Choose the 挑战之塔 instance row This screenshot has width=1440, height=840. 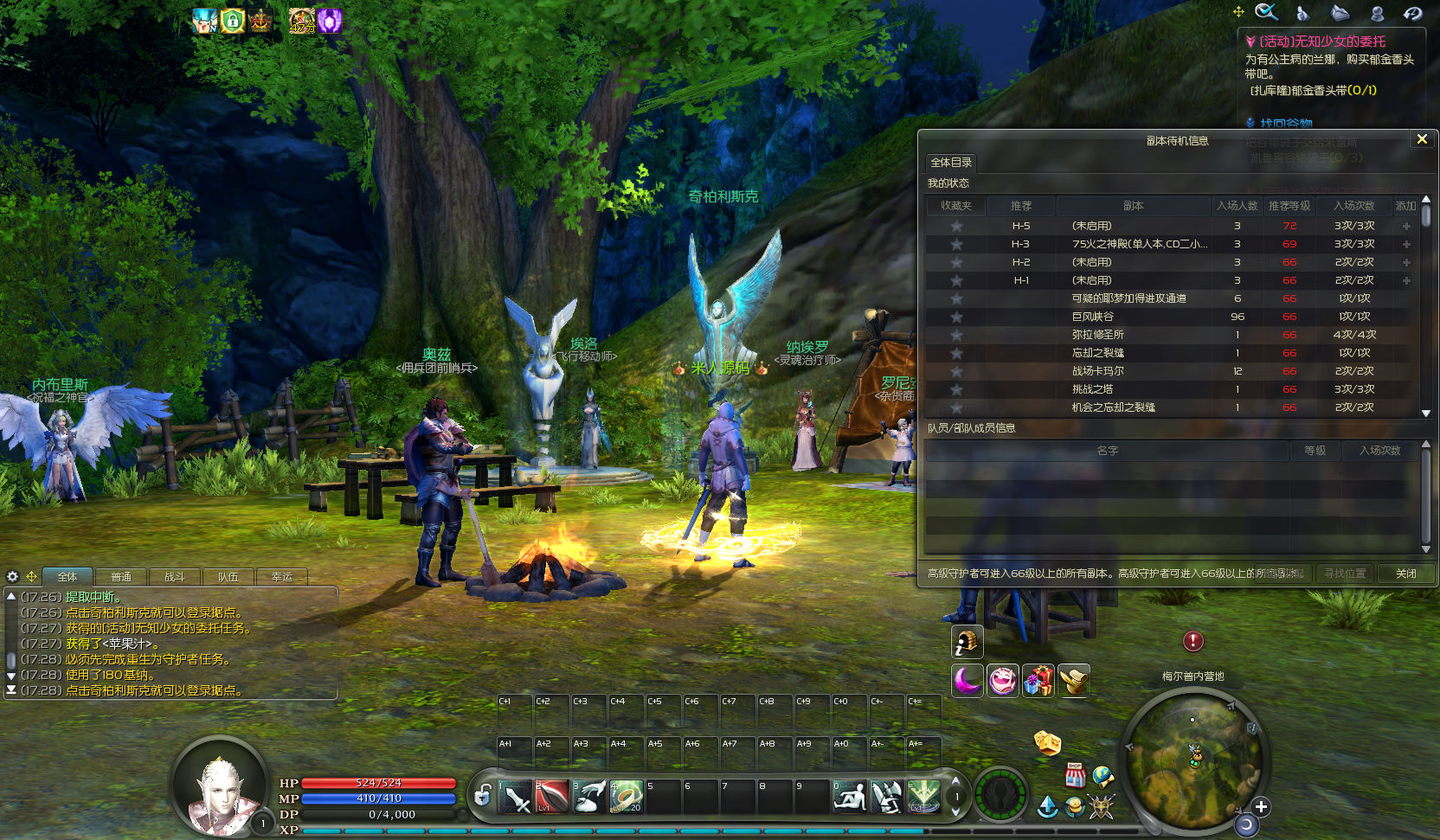click(1093, 389)
